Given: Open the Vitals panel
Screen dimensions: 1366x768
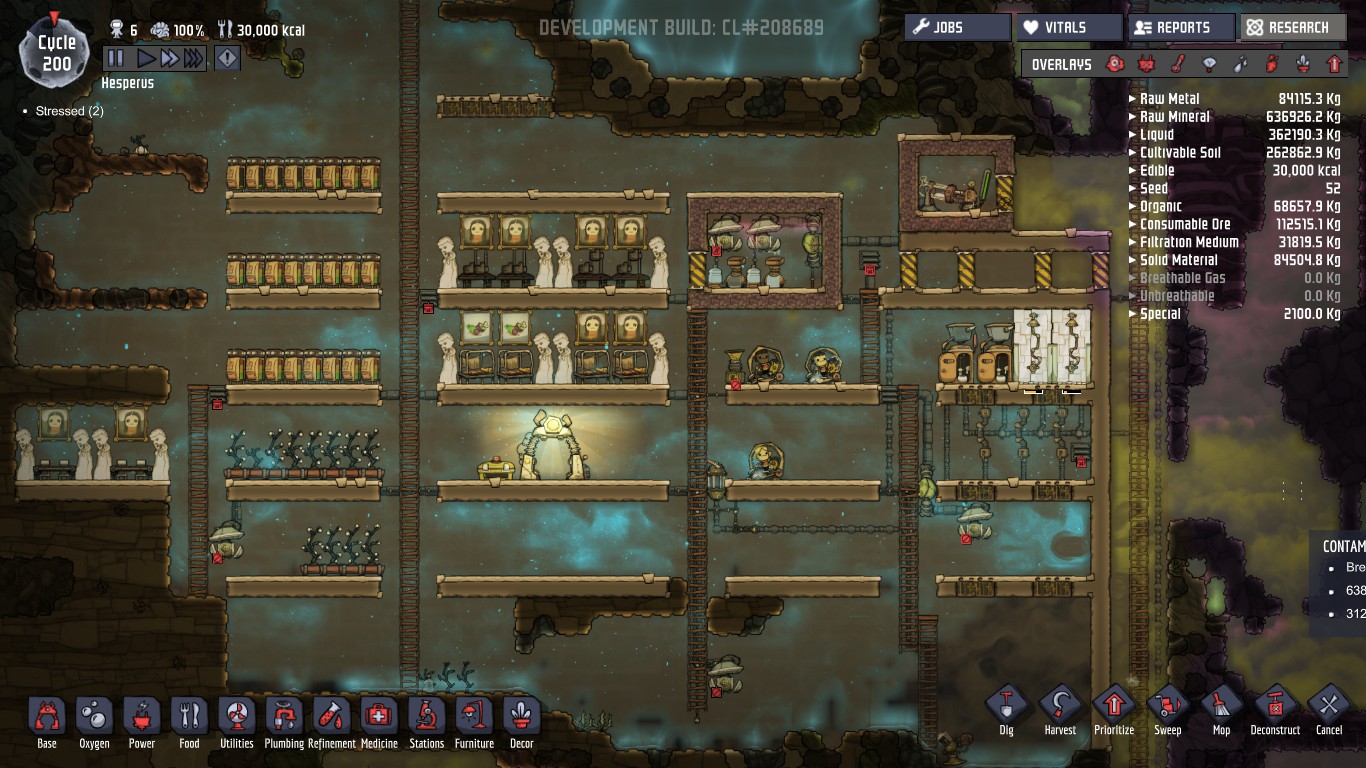Looking at the screenshot, I should [1068, 28].
